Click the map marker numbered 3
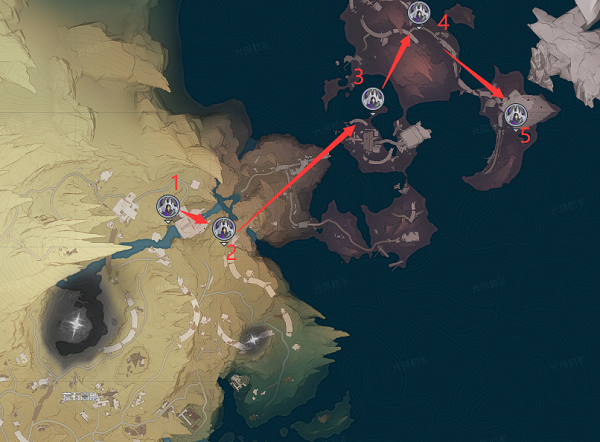 [x=373, y=98]
